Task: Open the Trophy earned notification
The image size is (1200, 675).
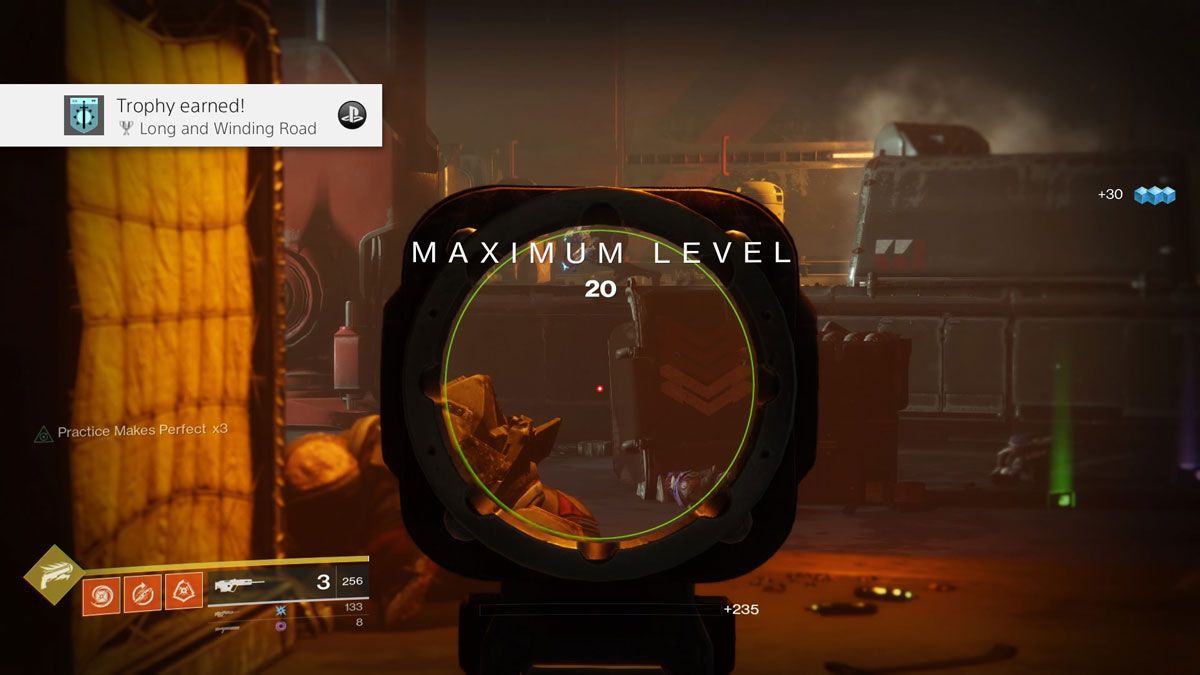Action: 190,115
